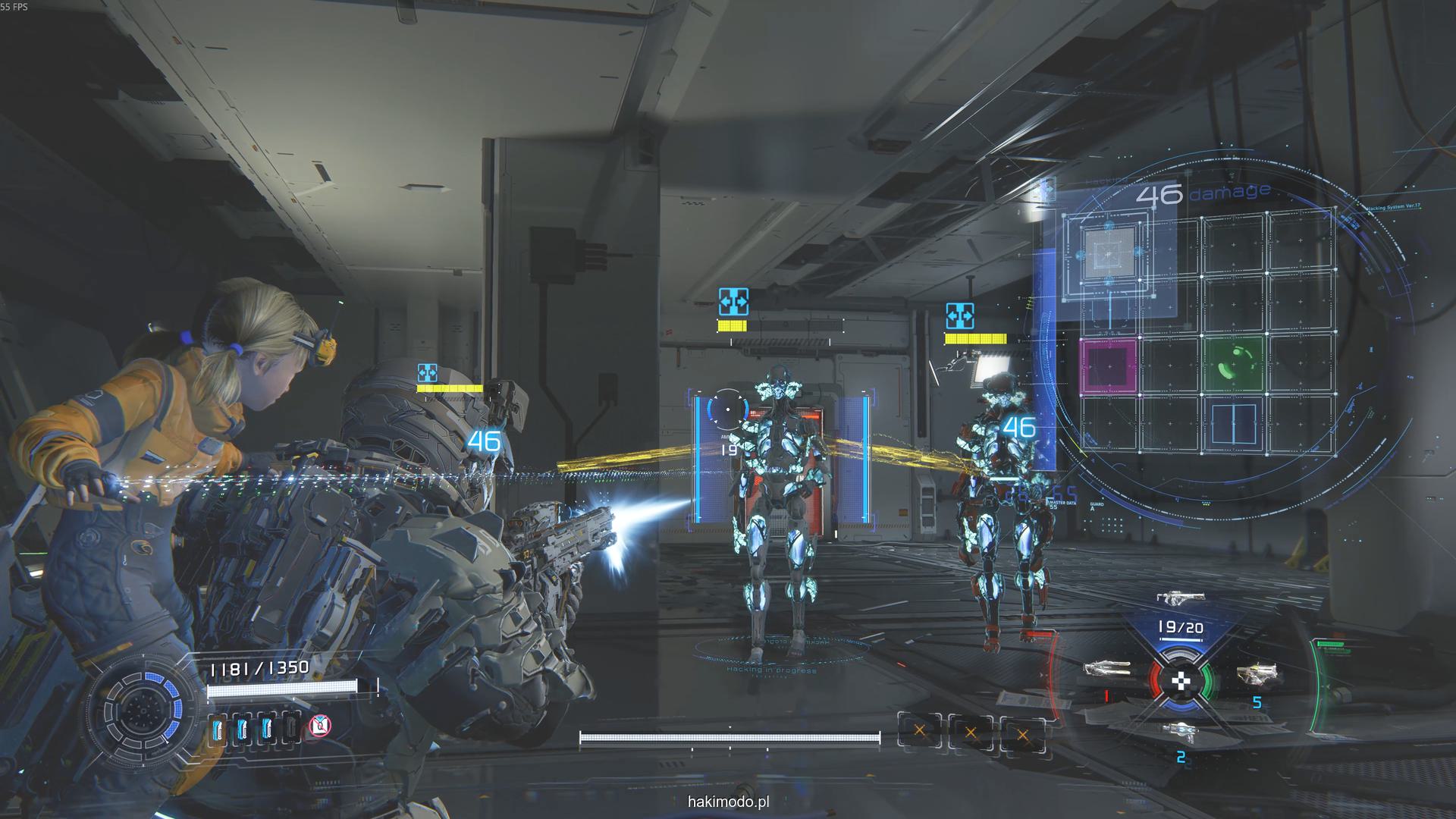Equip the weapon showing 5 ammo
The height and width of the screenshot is (819, 1456).
click(x=1257, y=673)
